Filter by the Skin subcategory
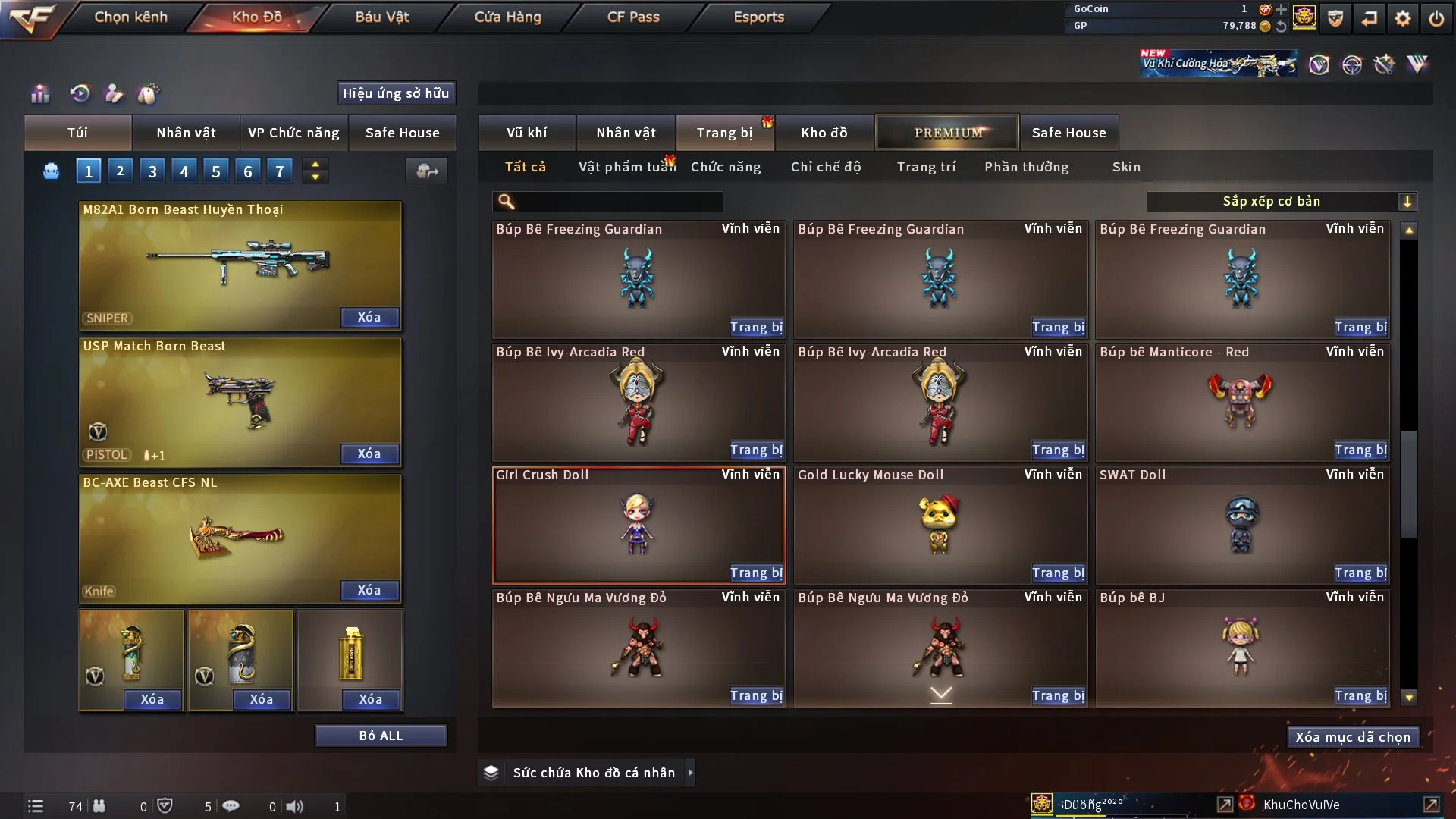The height and width of the screenshot is (819, 1456). tap(1126, 167)
